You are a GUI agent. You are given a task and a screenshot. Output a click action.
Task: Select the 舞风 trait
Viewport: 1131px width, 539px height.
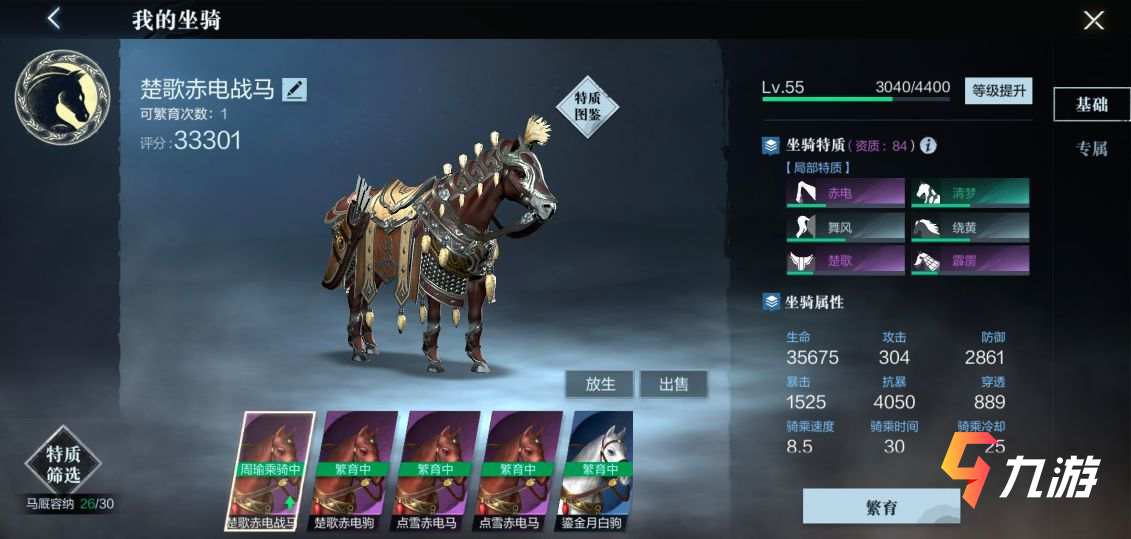point(845,227)
